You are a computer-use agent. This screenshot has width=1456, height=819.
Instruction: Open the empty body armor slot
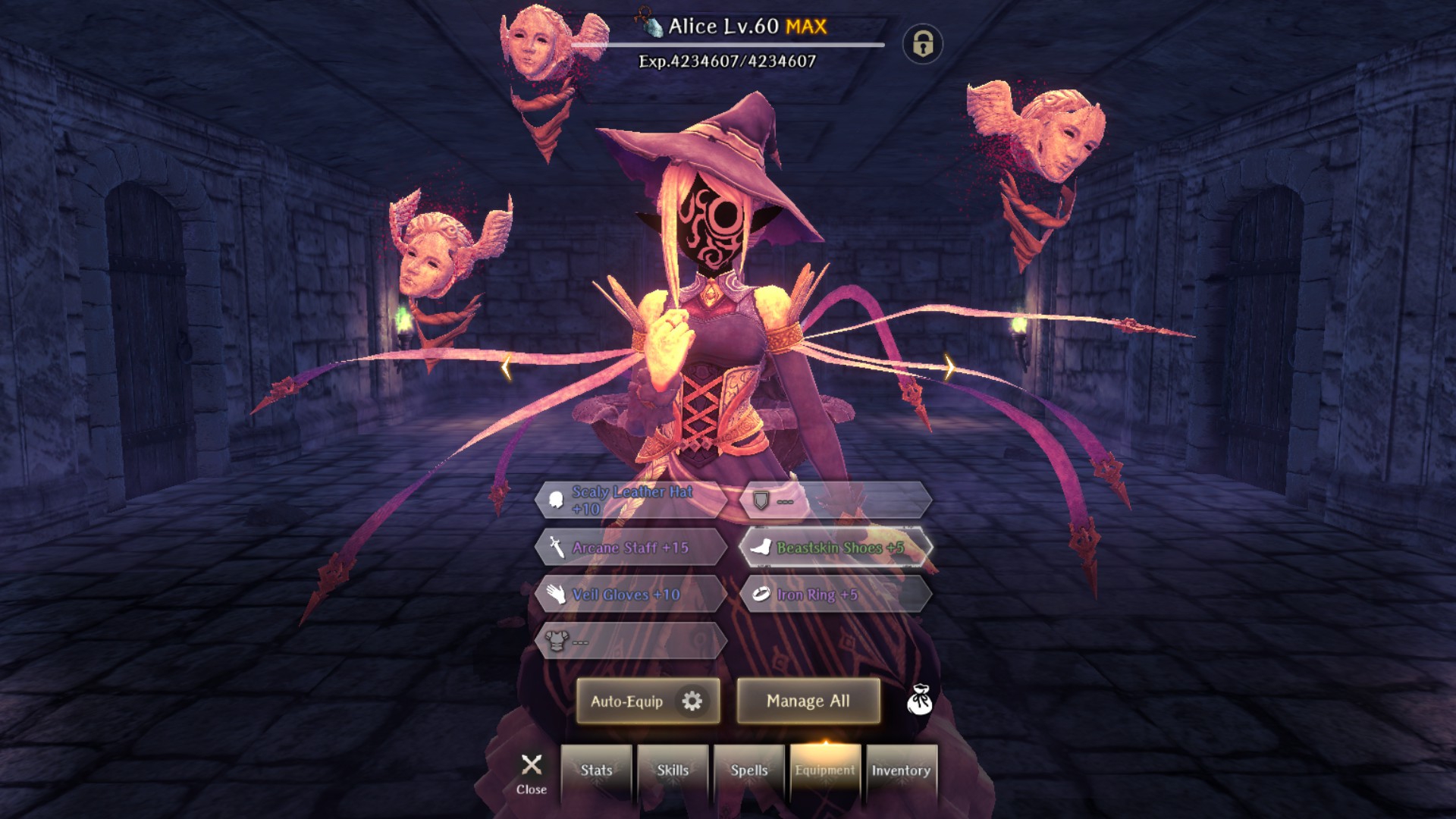[x=631, y=642]
